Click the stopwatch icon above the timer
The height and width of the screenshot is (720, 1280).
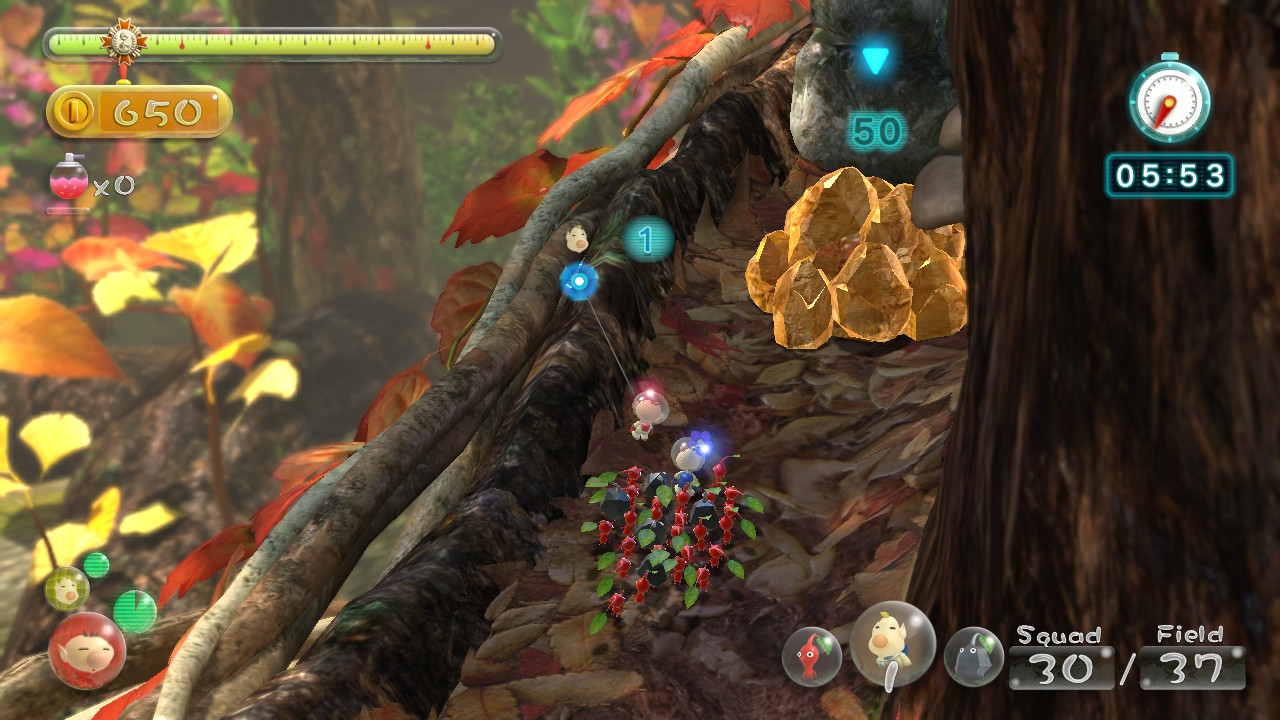click(x=1169, y=100)
